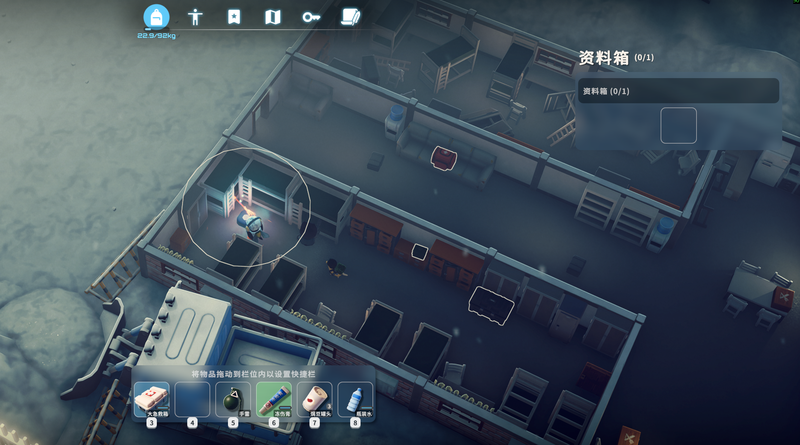This screenshot has height=445, width=800.
Task: Pick the bottled water quick slot
Action: [355, 401]
